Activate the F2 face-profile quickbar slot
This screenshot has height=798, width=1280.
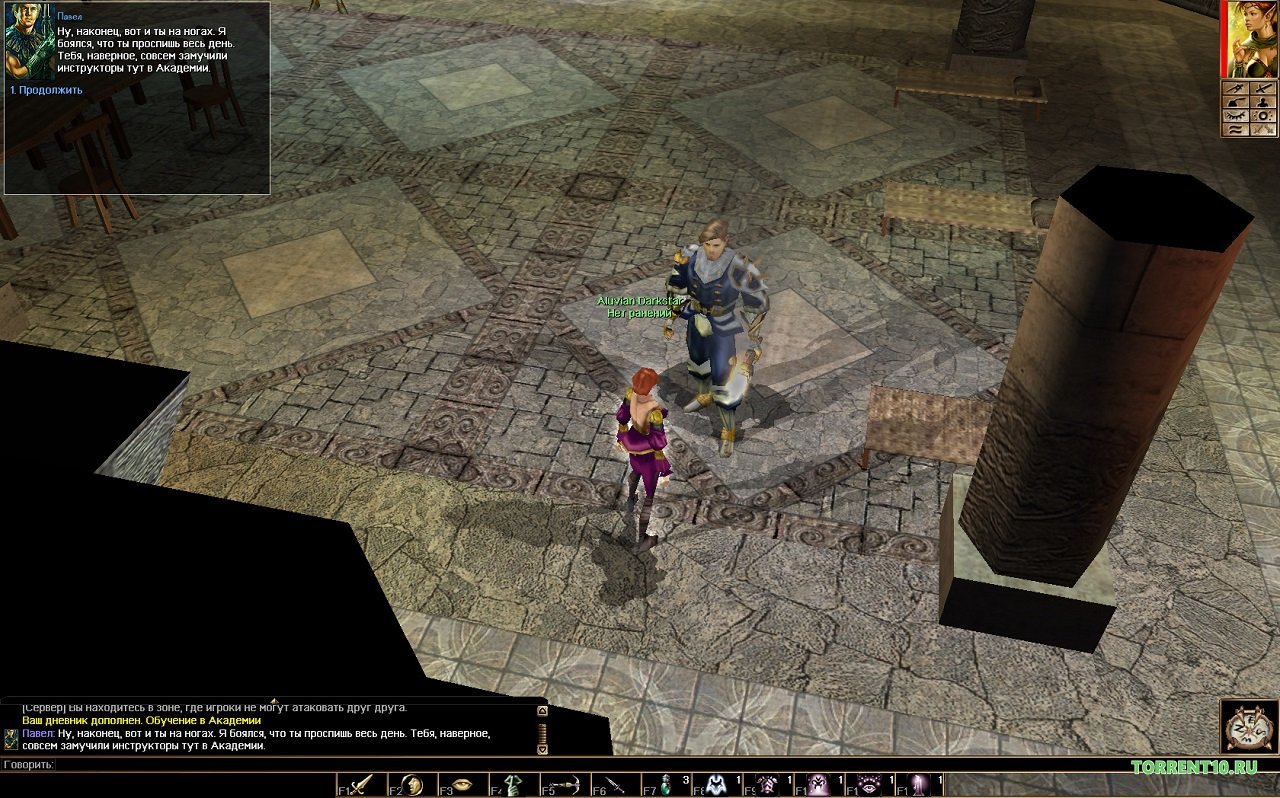[411, 784]
